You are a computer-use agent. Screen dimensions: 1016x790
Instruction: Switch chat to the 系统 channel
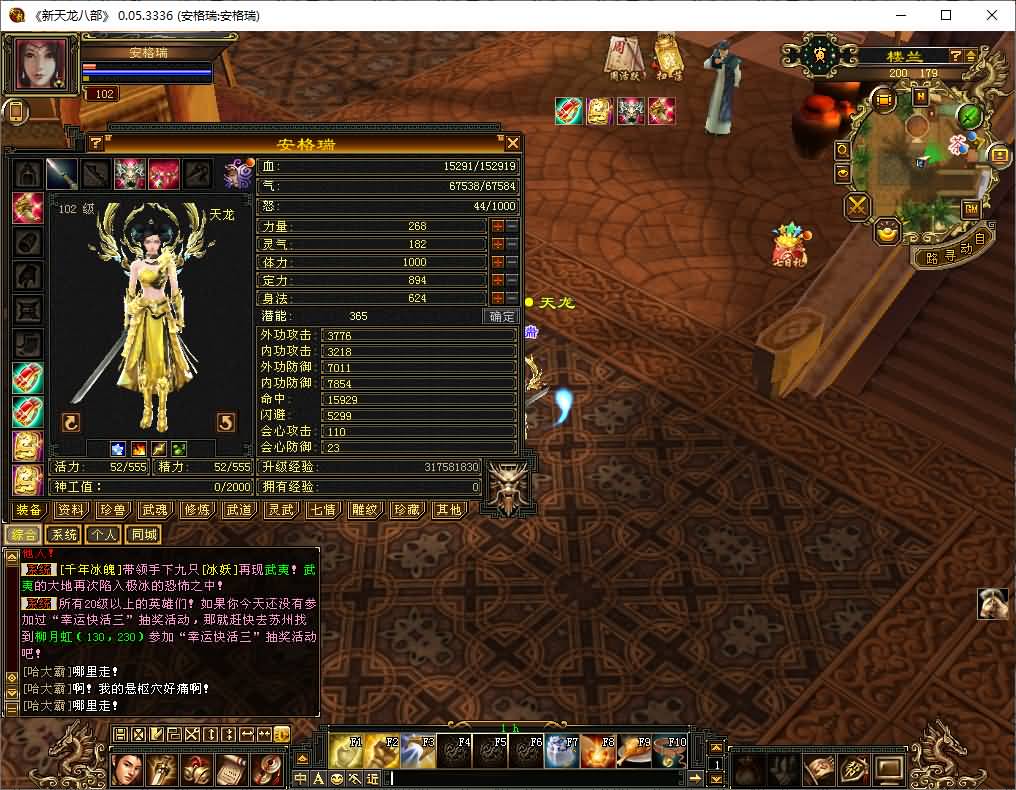[64, 535]
